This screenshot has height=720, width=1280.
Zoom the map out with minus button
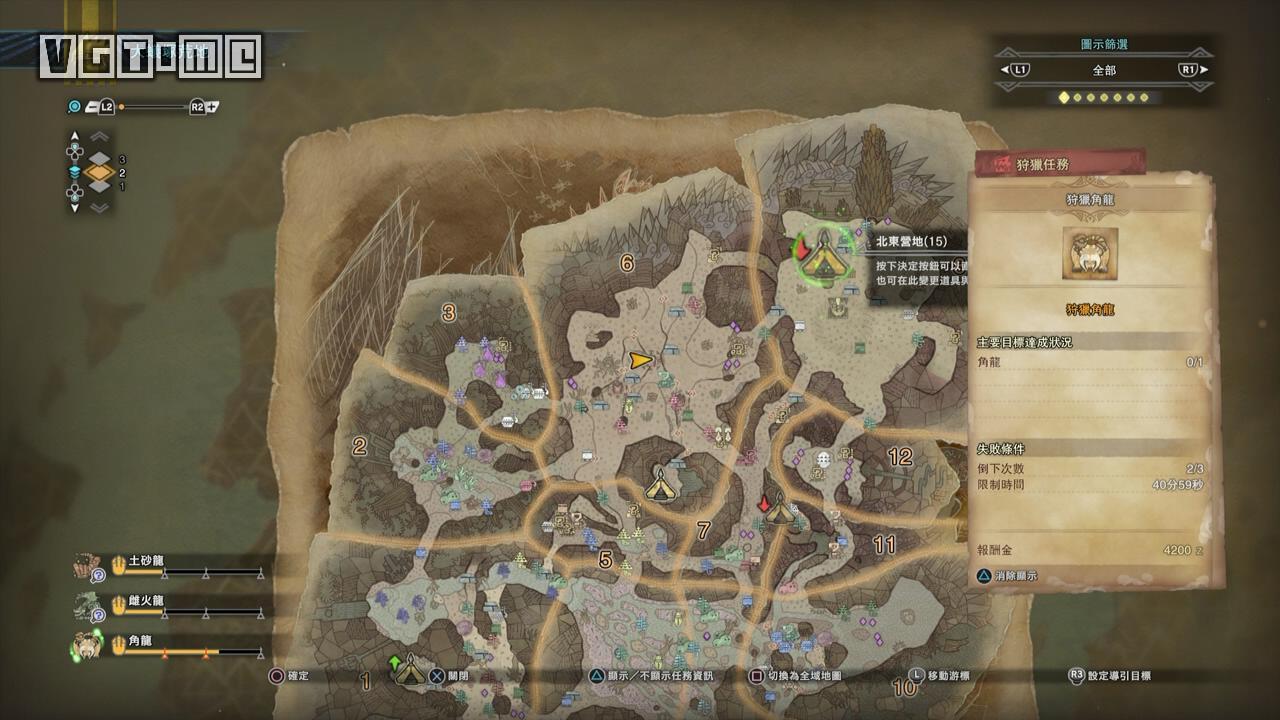coord(91,107)
